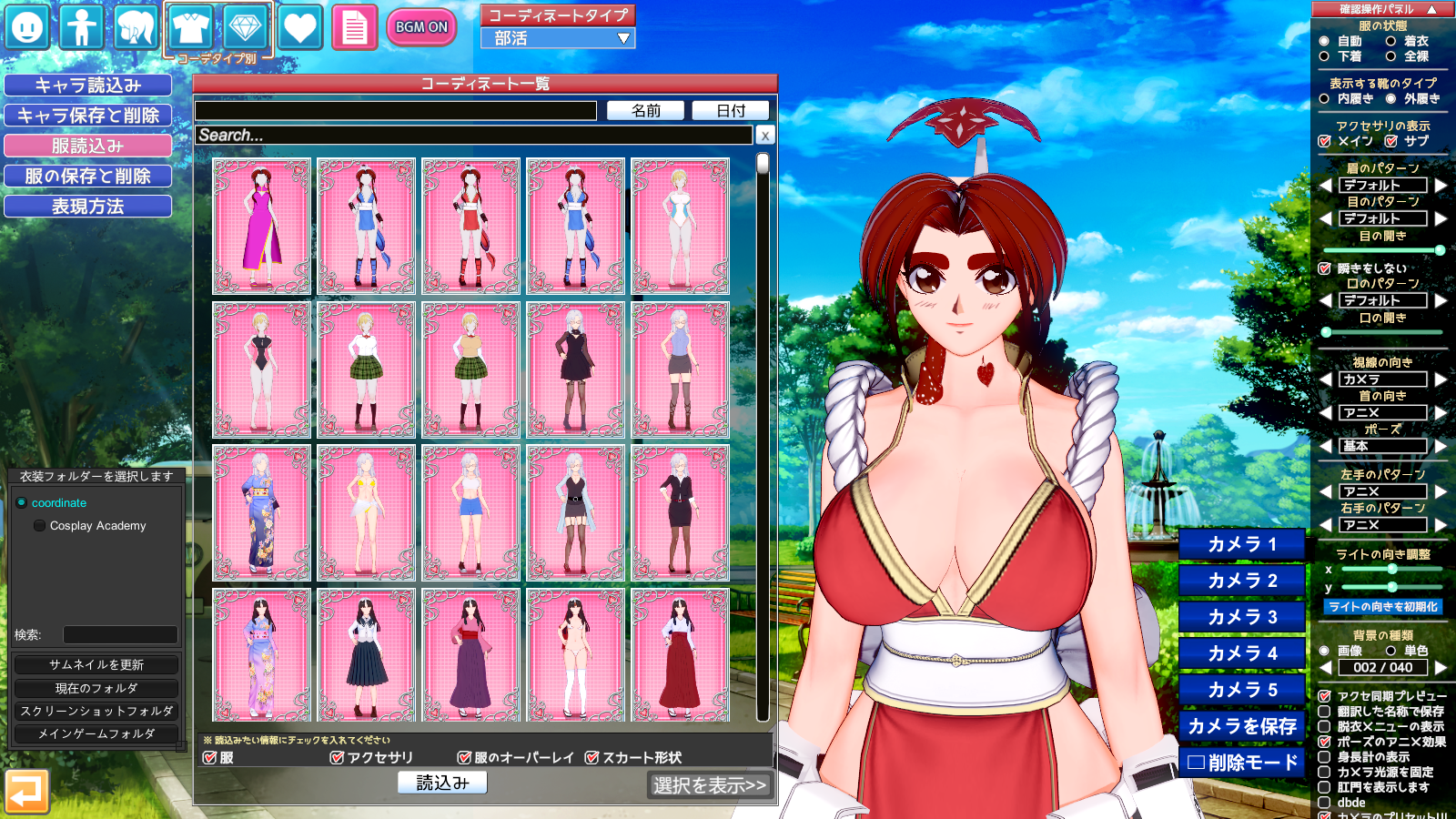Select 服の保存と削除 menu entry

pos(88,177)
